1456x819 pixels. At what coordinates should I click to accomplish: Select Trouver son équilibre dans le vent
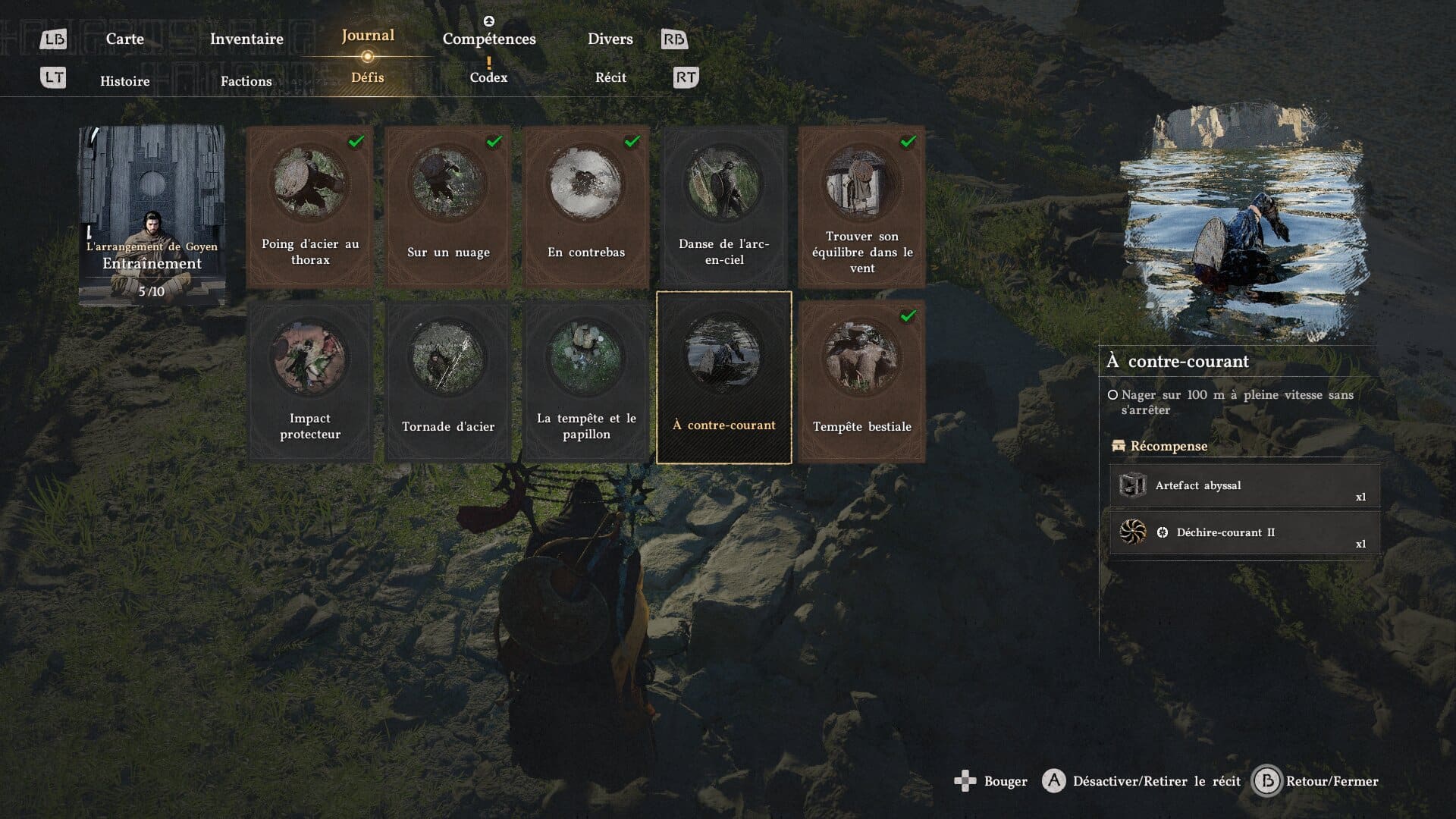click(x=861, y=206)
